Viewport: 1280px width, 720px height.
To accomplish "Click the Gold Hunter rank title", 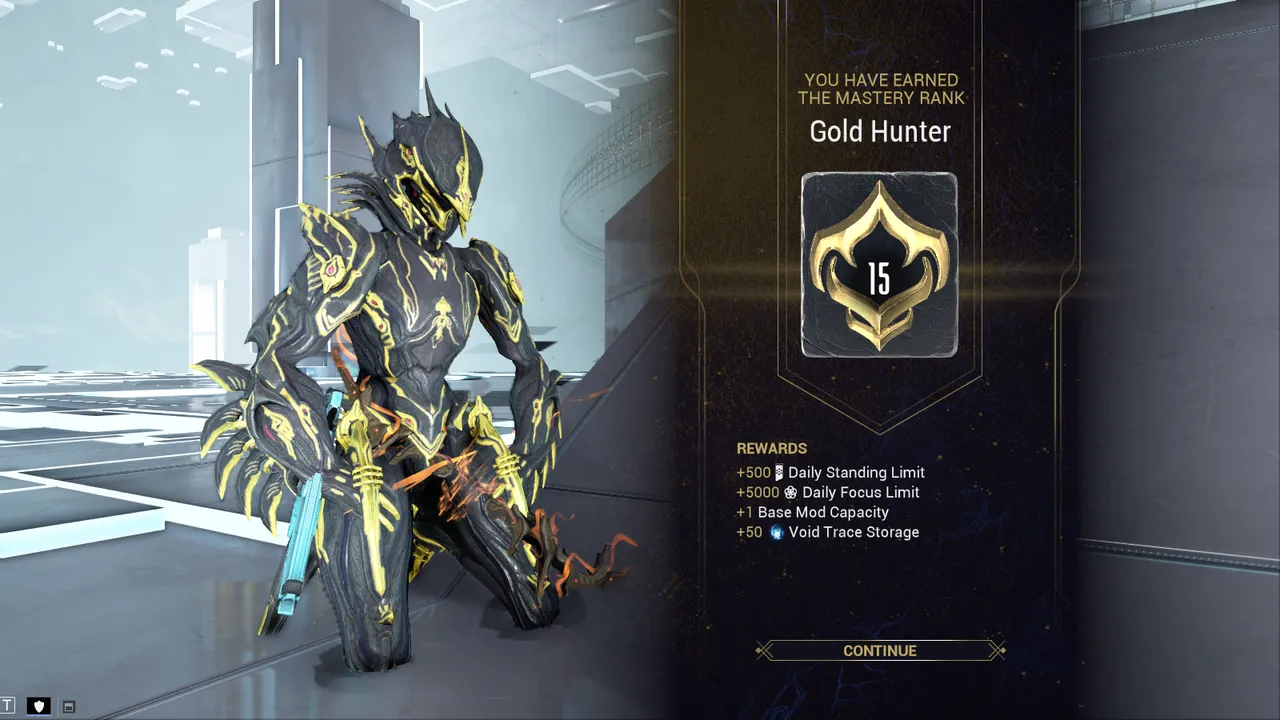I will click(x=879, y=131).
